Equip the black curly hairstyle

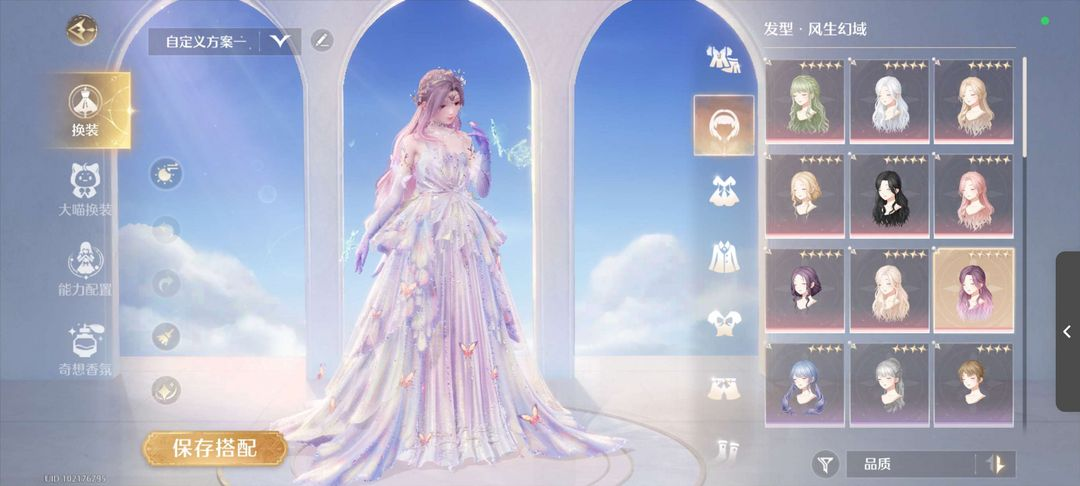pos(890,194)
